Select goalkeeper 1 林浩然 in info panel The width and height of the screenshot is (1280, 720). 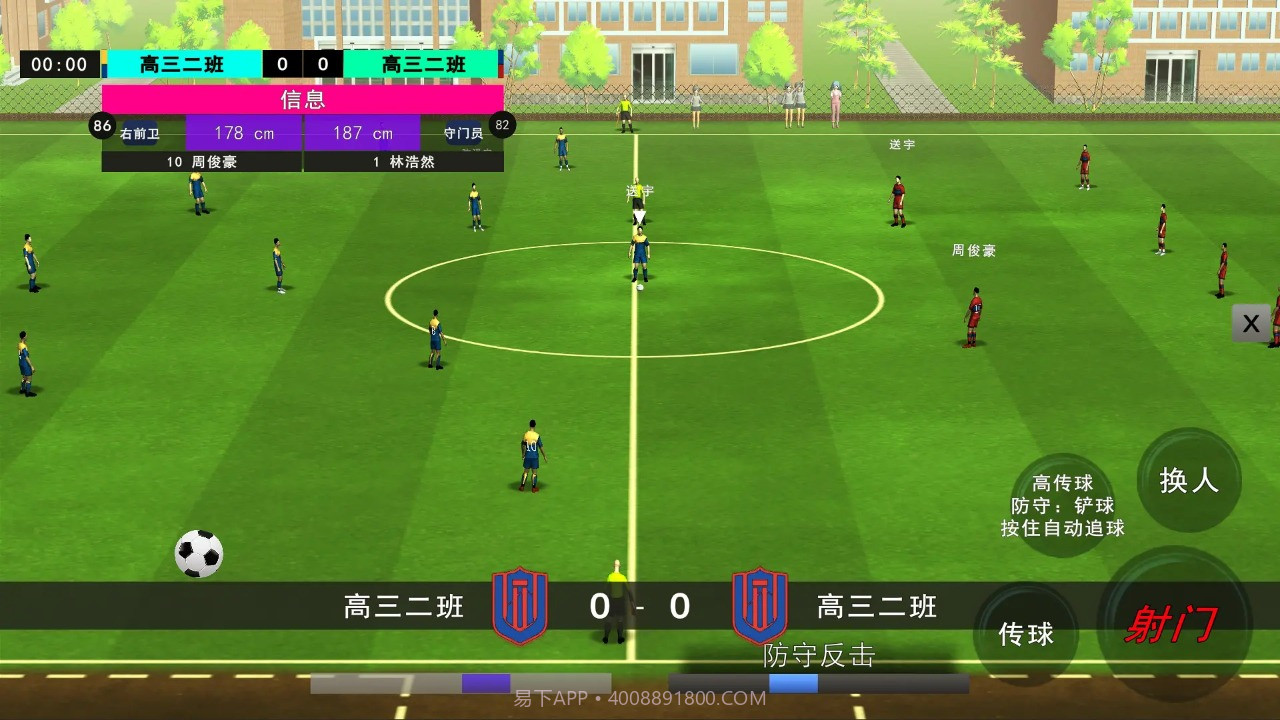click(404, 161)
